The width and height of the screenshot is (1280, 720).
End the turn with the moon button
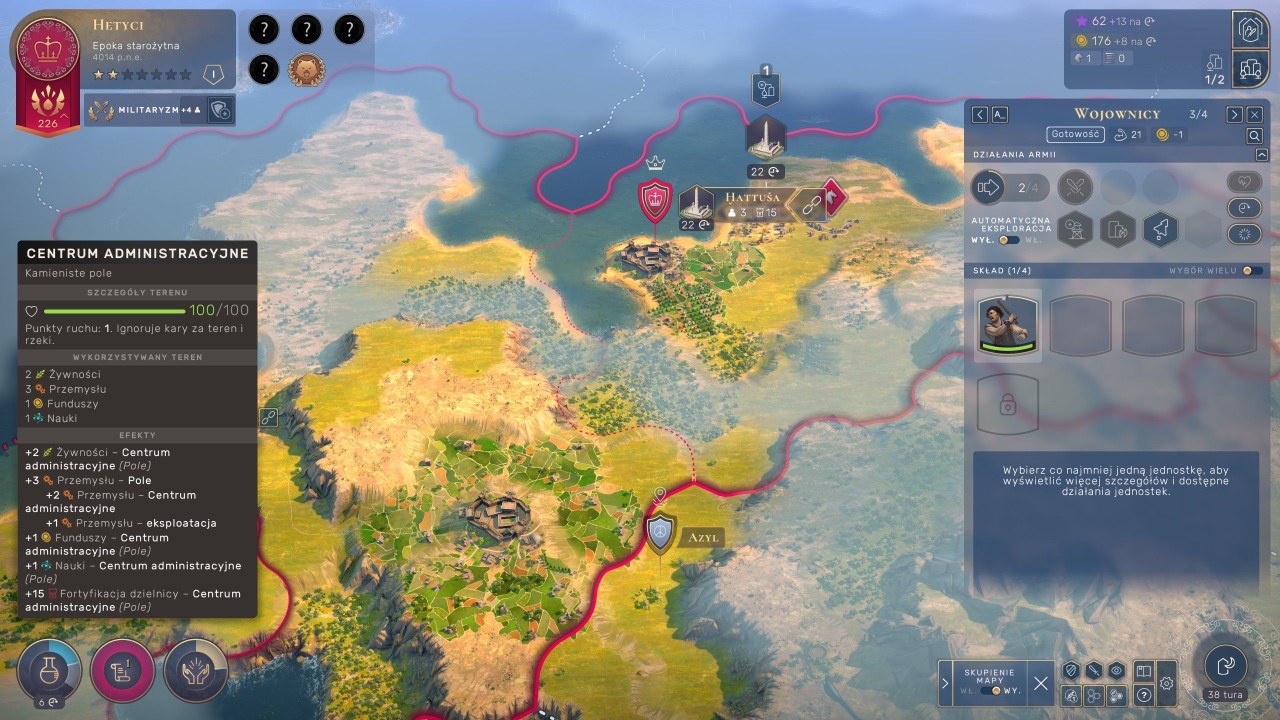pos(1225,665)
